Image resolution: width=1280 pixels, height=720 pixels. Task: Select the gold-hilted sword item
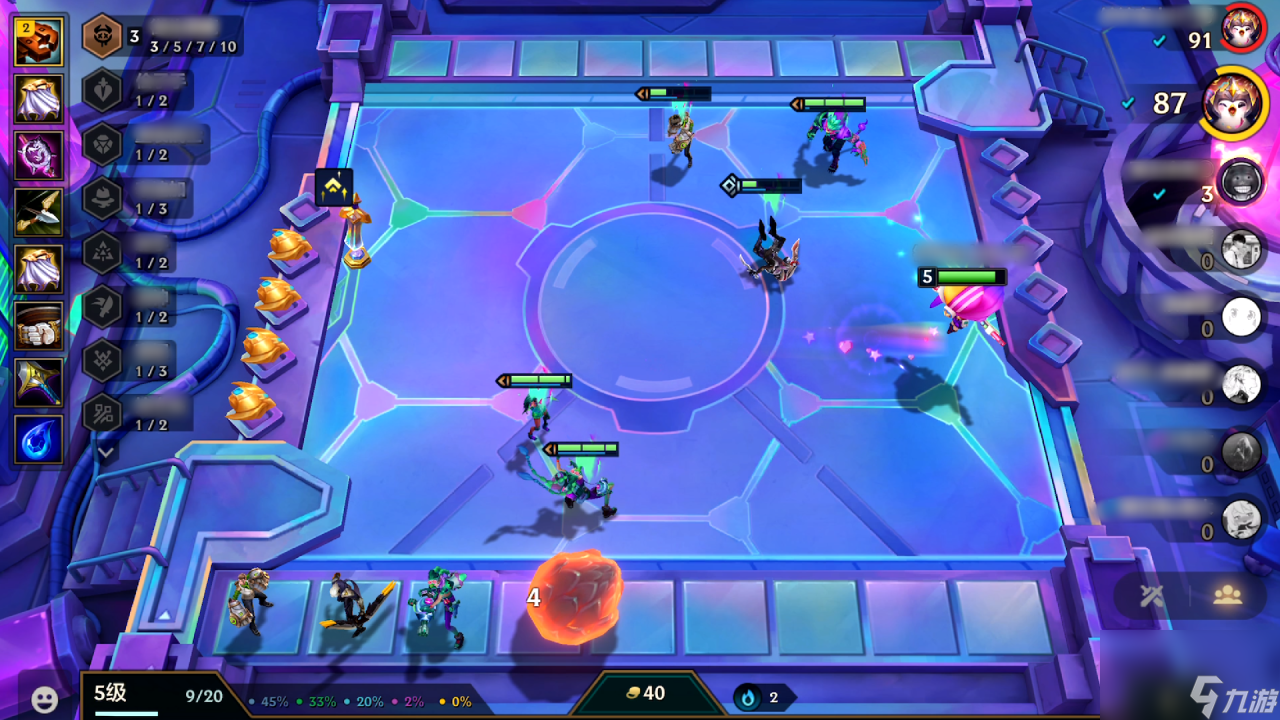(39, 383)
